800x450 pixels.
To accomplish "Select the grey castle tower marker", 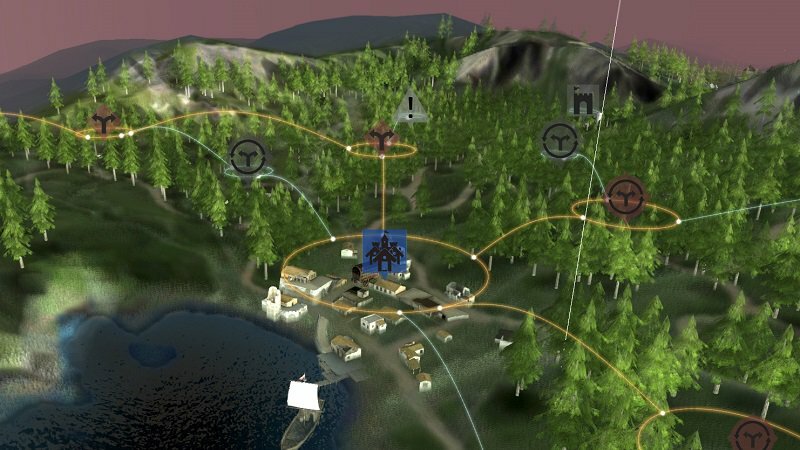I will tap(584, 100).
